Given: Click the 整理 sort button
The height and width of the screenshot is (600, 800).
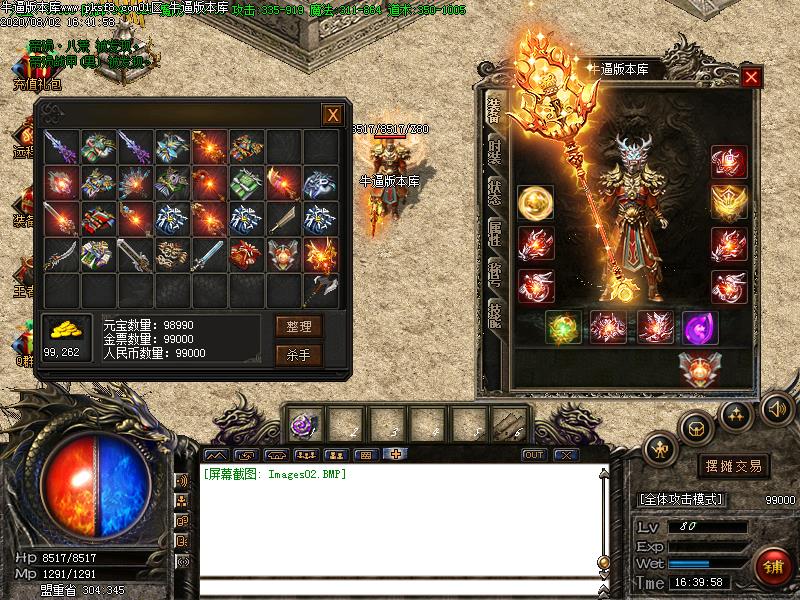Looking at the screenshot, I should tap(299, 326).
